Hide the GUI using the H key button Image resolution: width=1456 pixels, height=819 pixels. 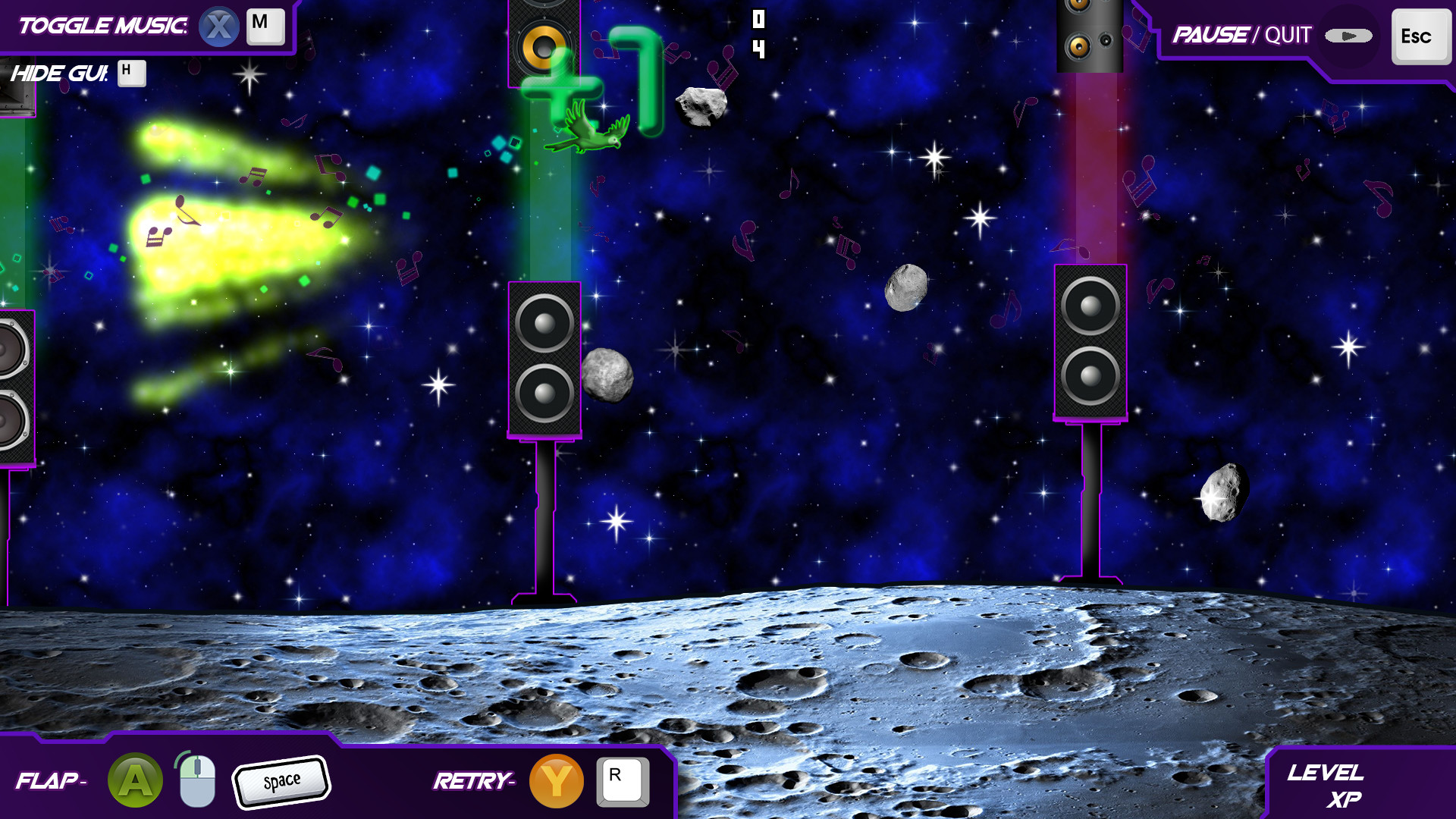point(131,74)
